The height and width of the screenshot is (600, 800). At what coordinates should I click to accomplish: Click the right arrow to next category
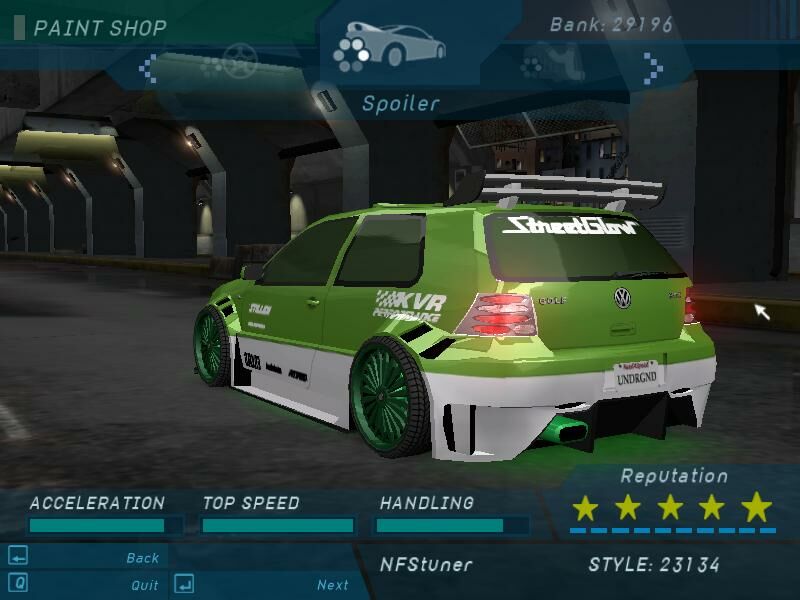[653, 68]
